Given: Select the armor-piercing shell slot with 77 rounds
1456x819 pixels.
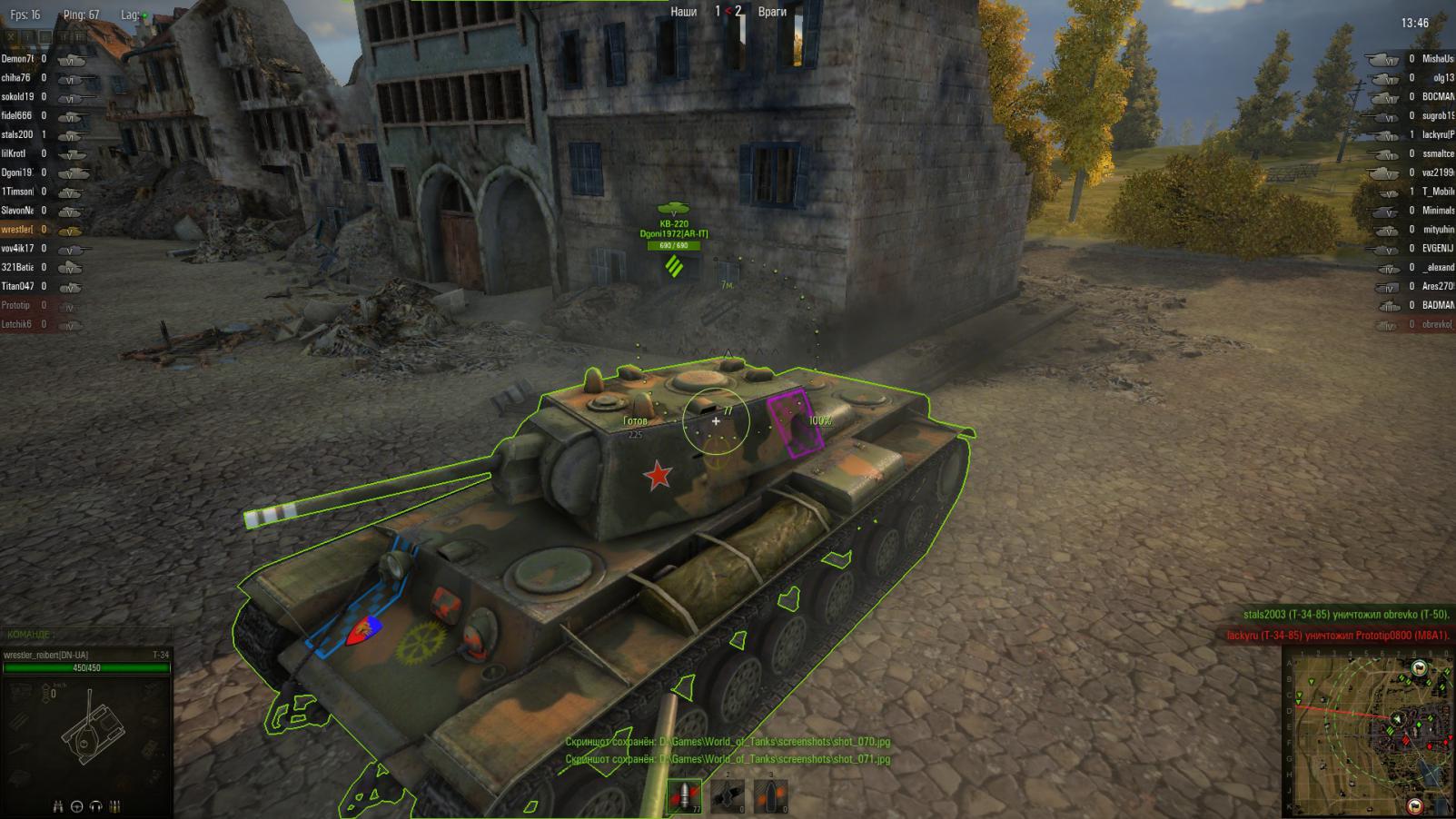Looking at the screenshot, I should 685,796.
